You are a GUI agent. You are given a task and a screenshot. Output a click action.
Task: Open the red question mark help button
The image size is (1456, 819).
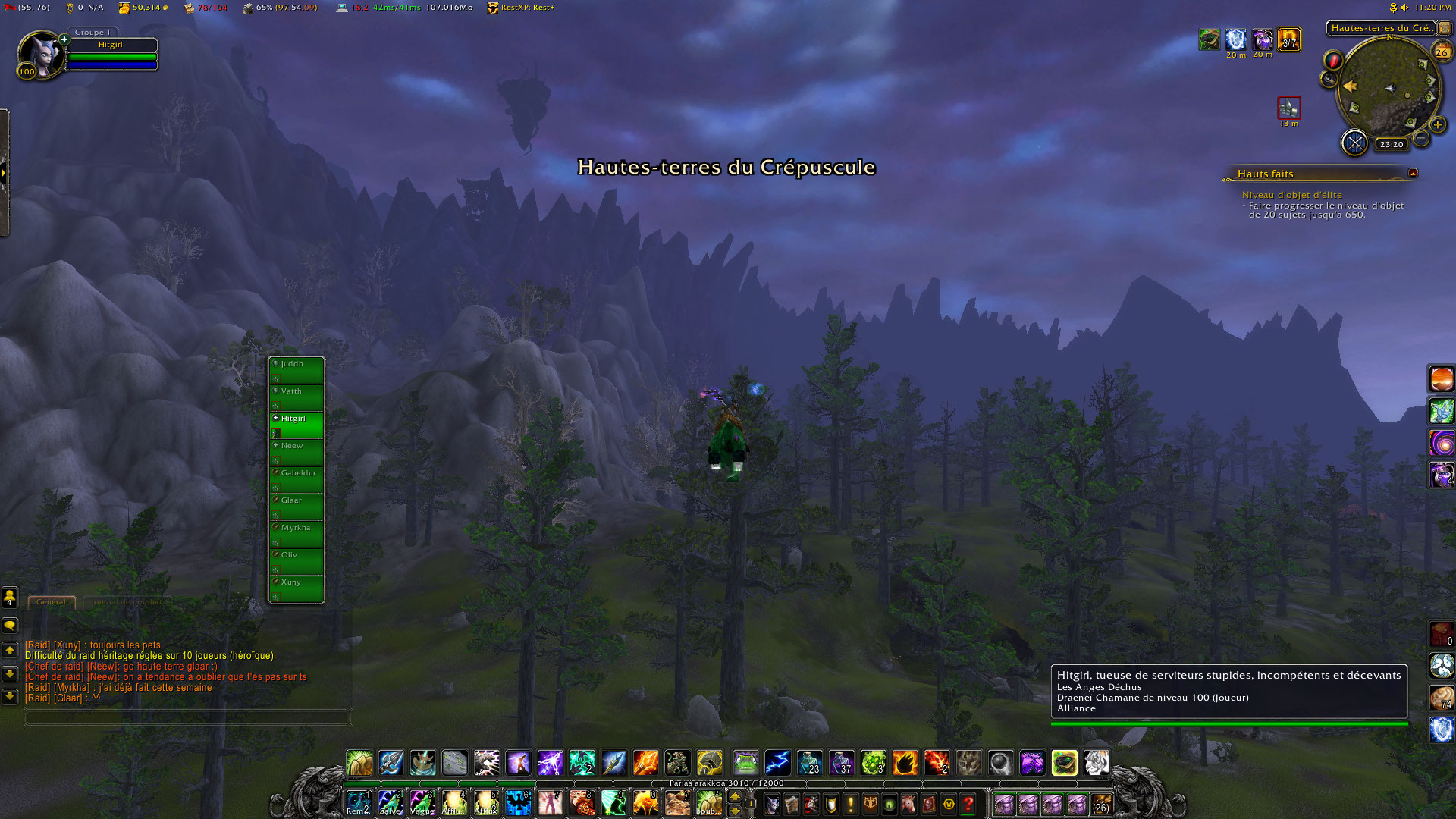pos(968,804)
